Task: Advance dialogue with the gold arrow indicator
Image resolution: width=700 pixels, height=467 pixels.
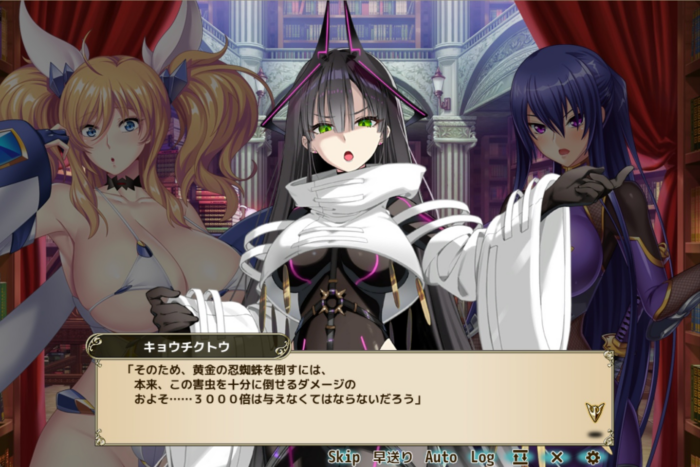Action: pyautogui.click(x=594, y=411)
